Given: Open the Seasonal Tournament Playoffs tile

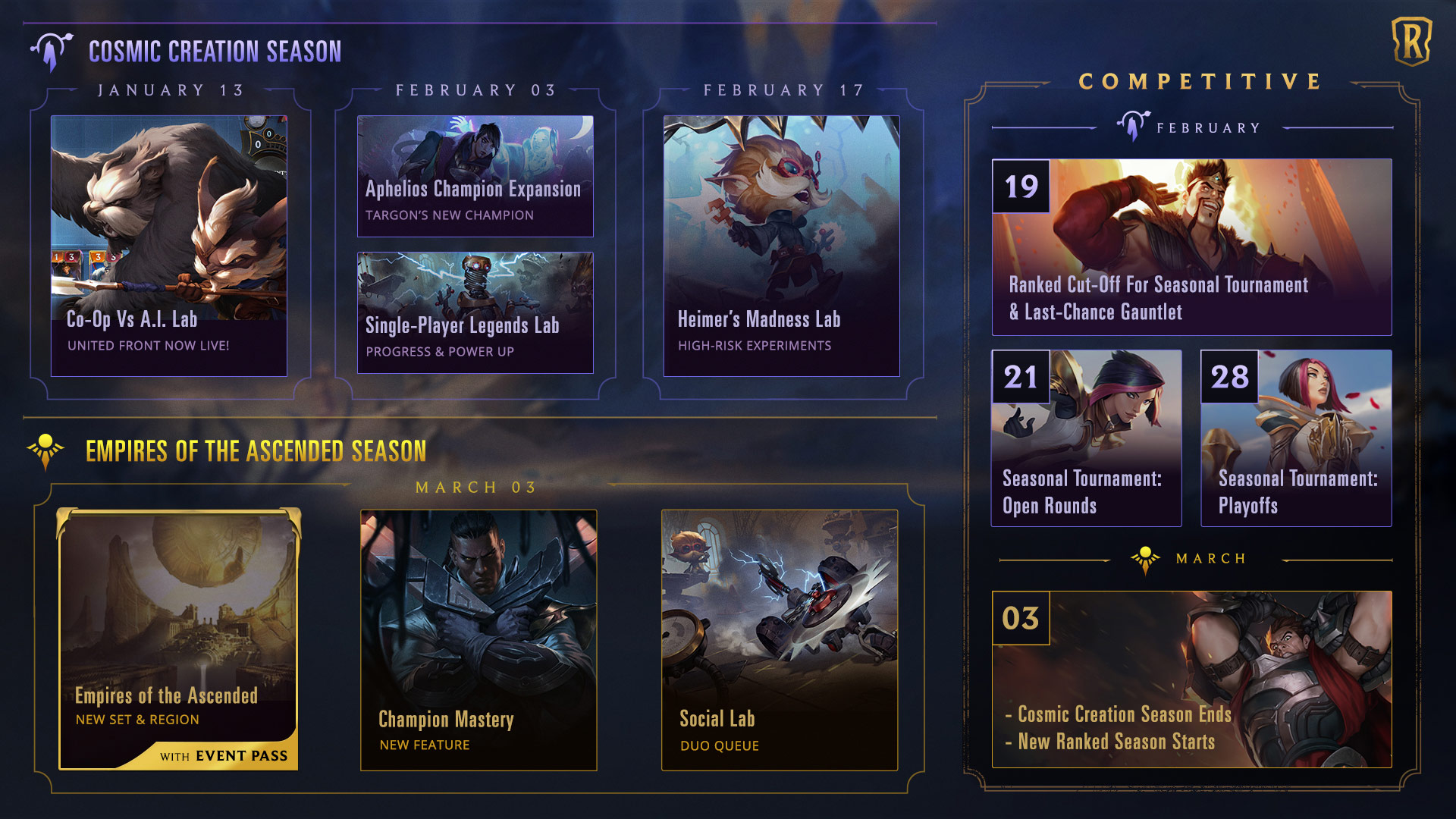Looking at the screenshot, I should pos(1296,438).
